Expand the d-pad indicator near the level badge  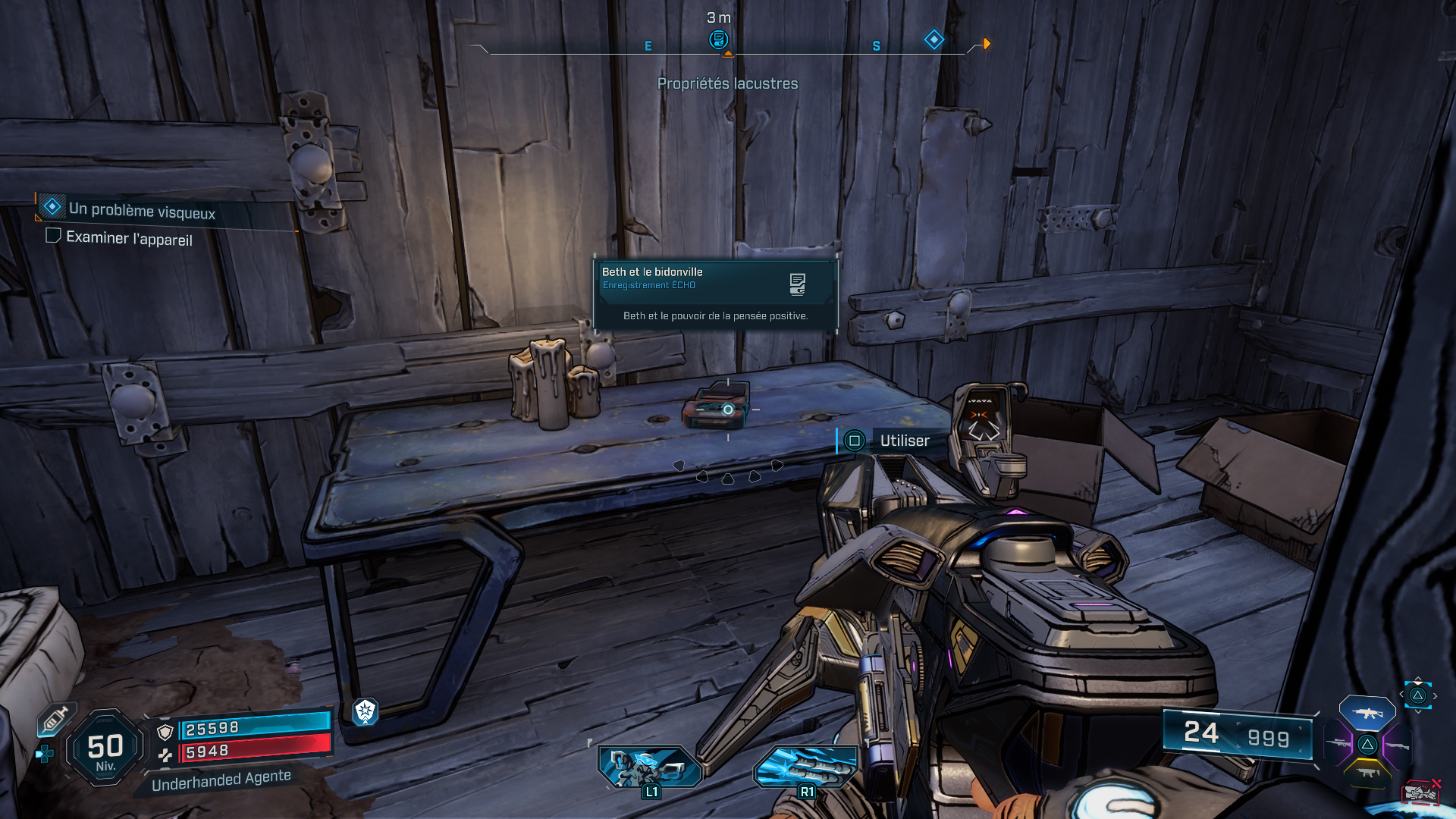45,754
